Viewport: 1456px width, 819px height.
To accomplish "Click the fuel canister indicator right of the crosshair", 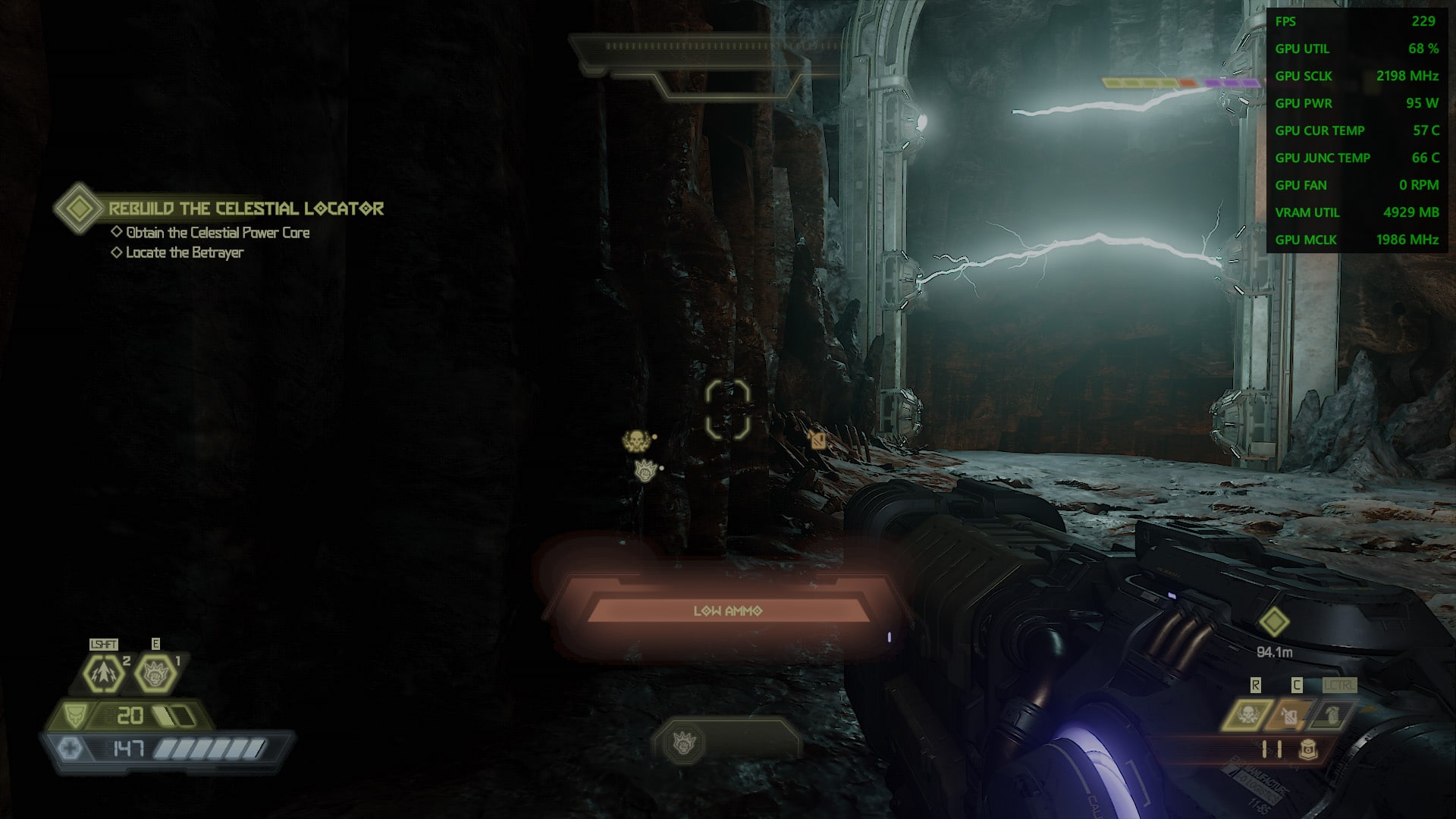I will pyautogui.click(x=817, y=439).
